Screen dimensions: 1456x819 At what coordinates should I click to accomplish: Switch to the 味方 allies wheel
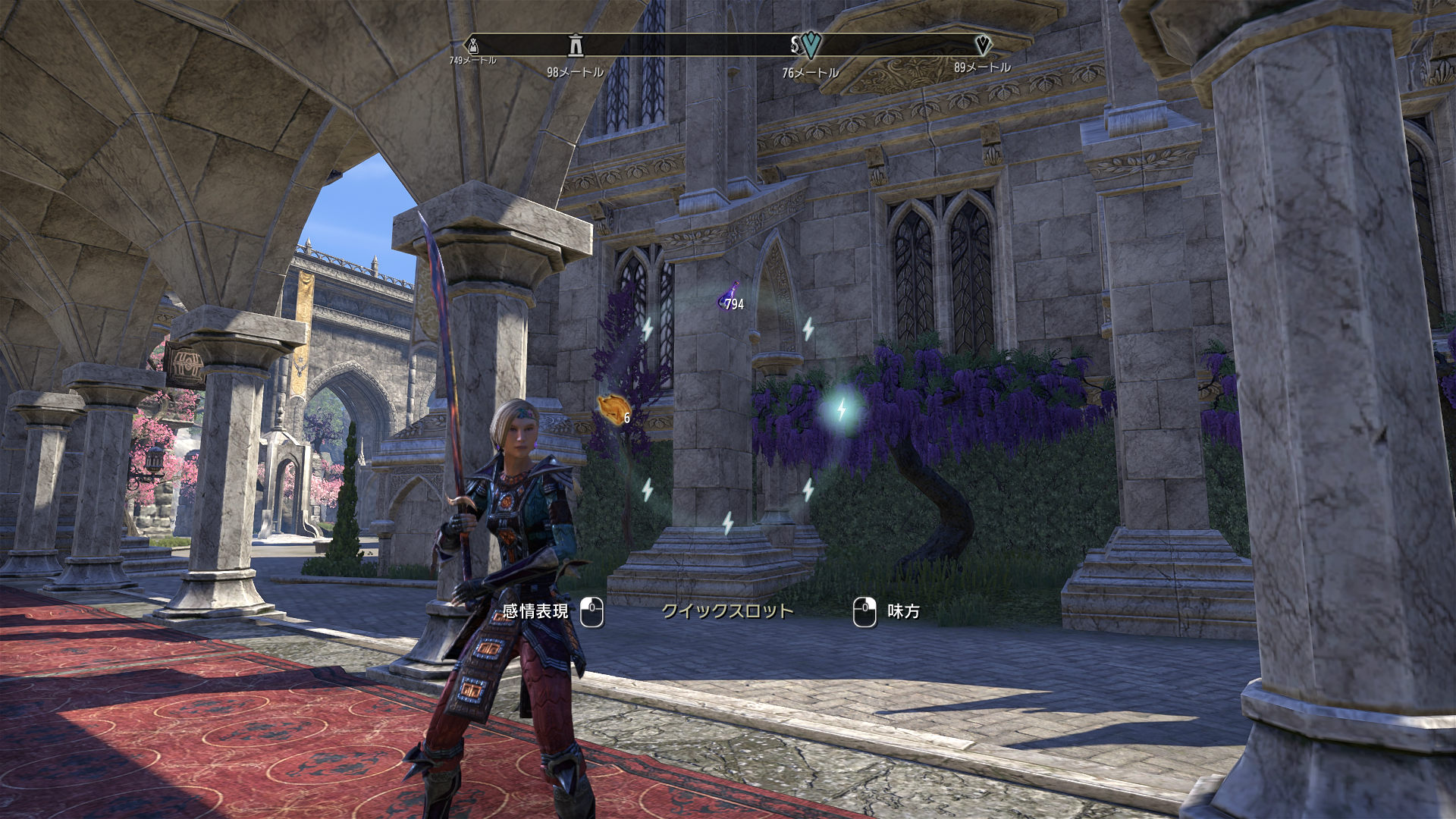click(x=902, y=611)
